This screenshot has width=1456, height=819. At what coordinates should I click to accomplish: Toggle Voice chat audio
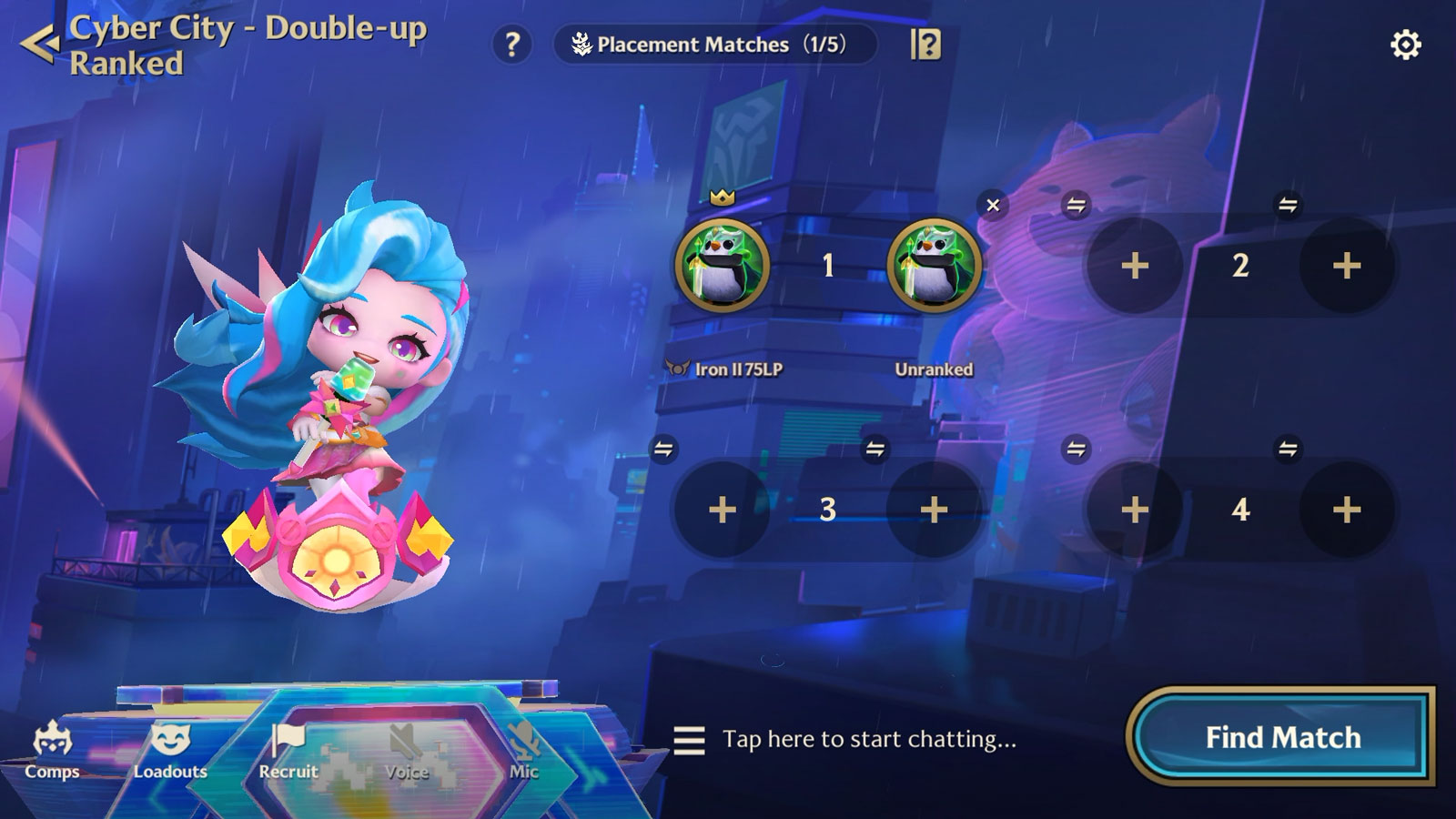[406, 750]
